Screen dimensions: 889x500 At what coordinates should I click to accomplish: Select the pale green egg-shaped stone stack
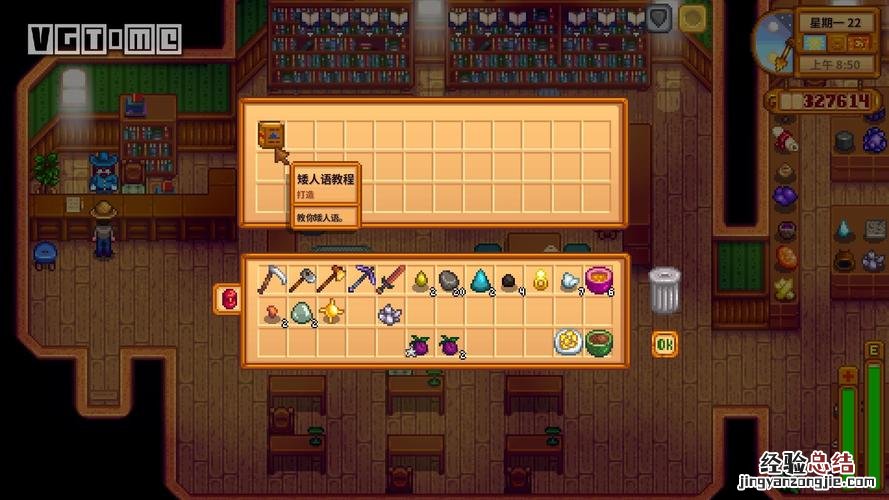(x=300, y=312)
